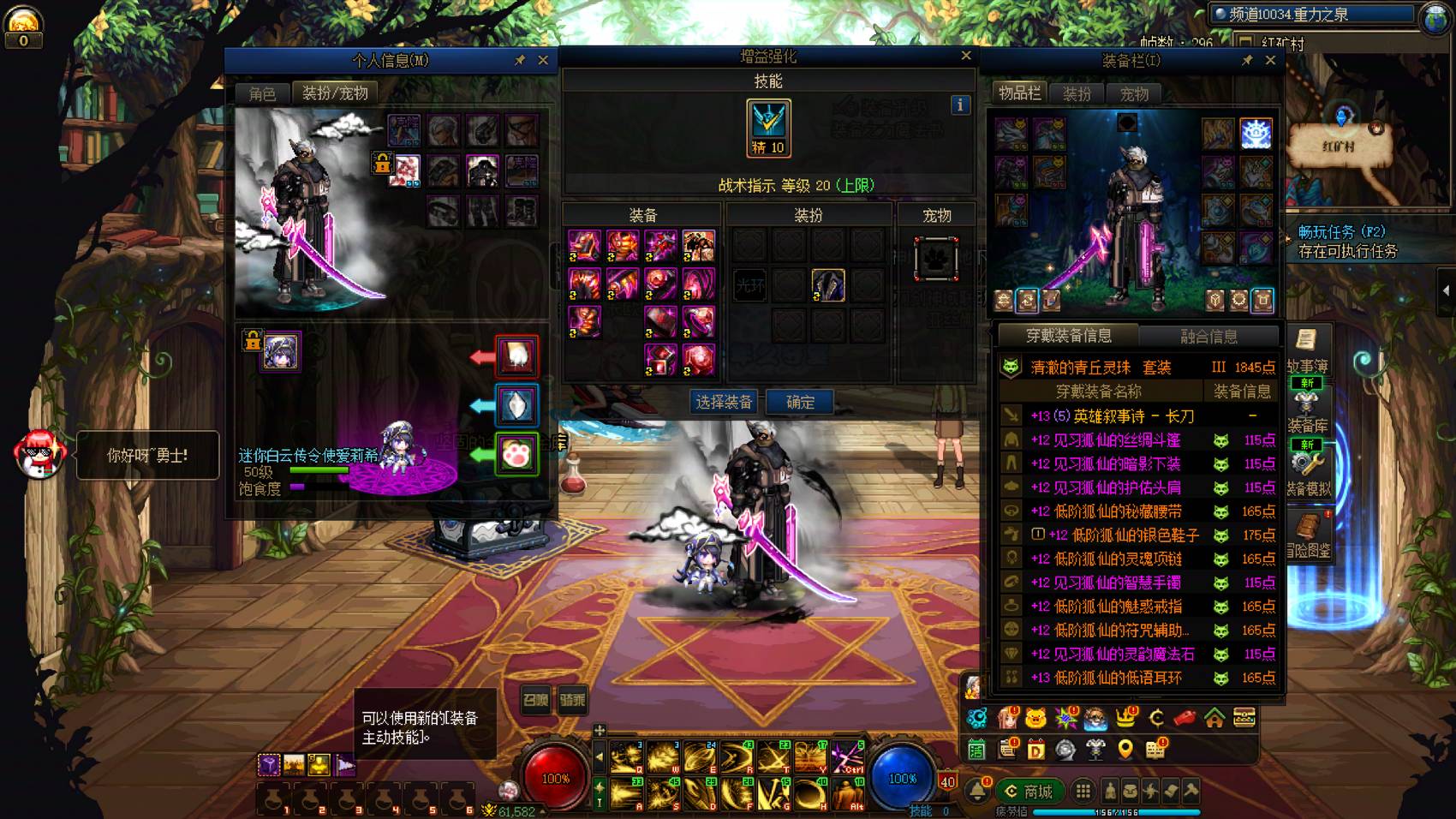Pin the 个人信息 window
The height and width of the screenshot is (819, 1456).
pyautogui.click(x=520, y=60)
